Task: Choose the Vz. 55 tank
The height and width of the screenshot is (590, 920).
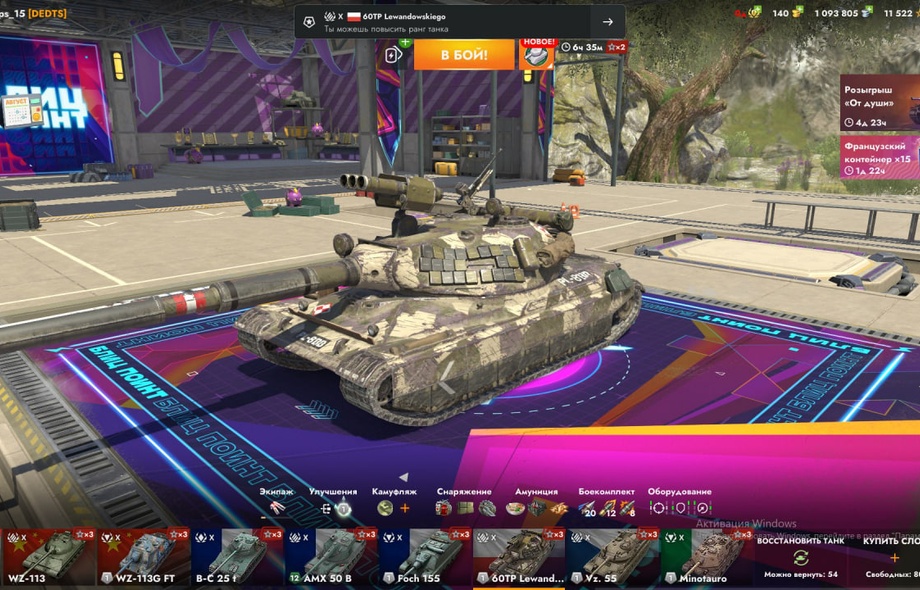Action: 612,556
